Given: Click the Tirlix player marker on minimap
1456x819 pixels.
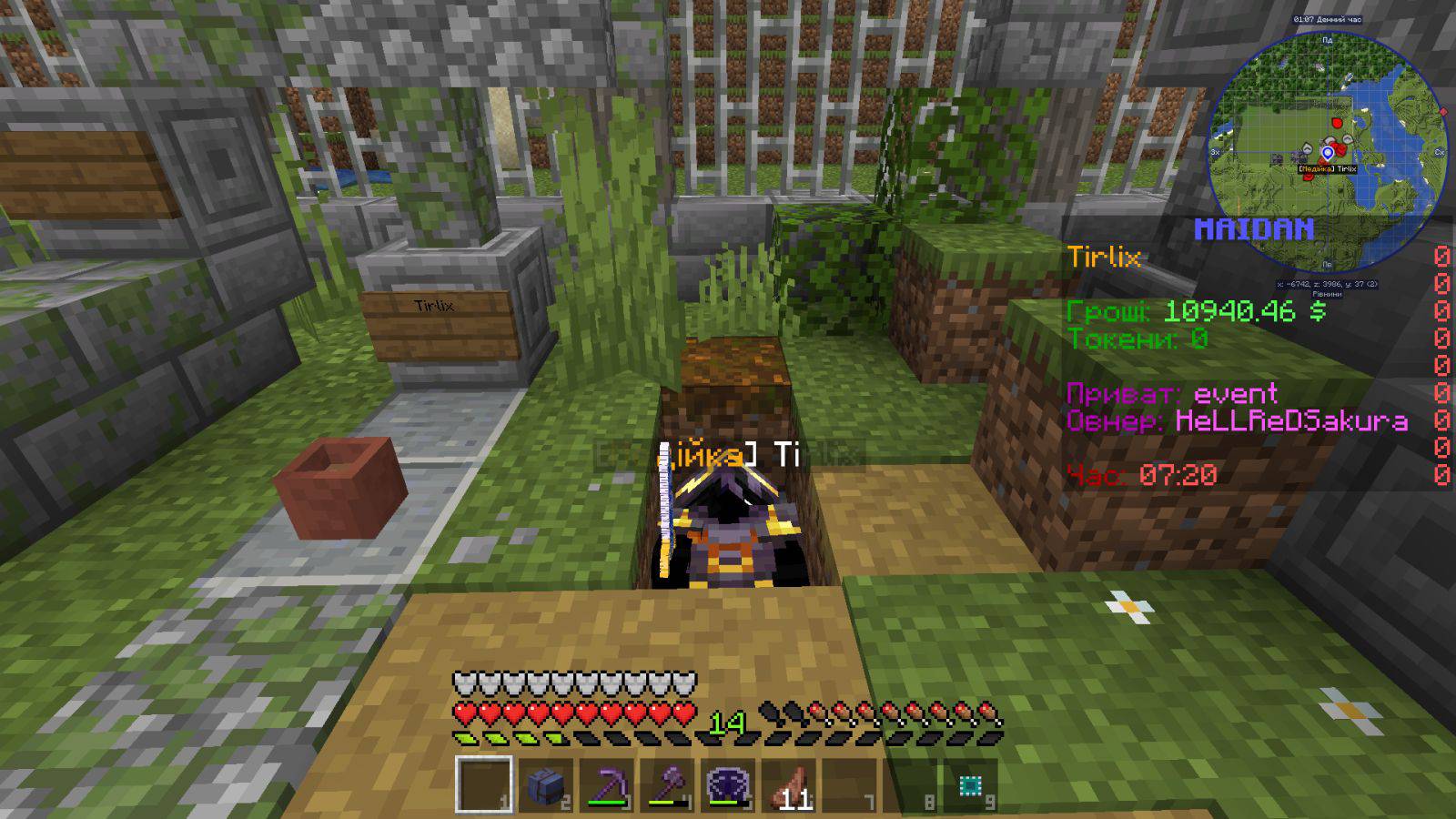Looking at the screenshot, I should point(1328,153).
